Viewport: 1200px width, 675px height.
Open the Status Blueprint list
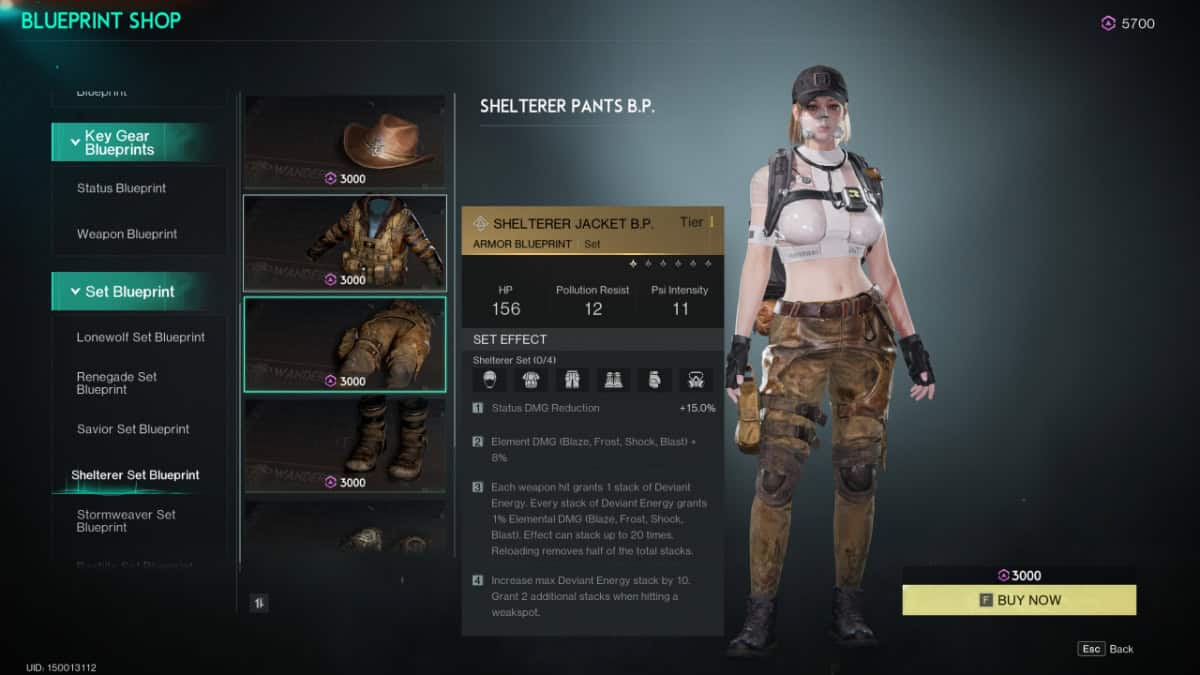click(x=121, y=188)
